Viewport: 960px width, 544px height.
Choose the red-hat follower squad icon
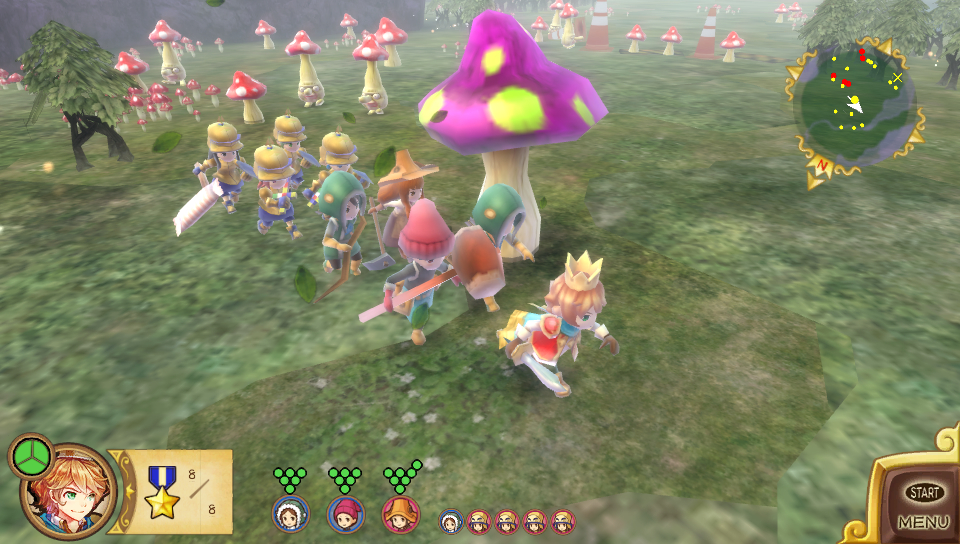click(346, 514)
